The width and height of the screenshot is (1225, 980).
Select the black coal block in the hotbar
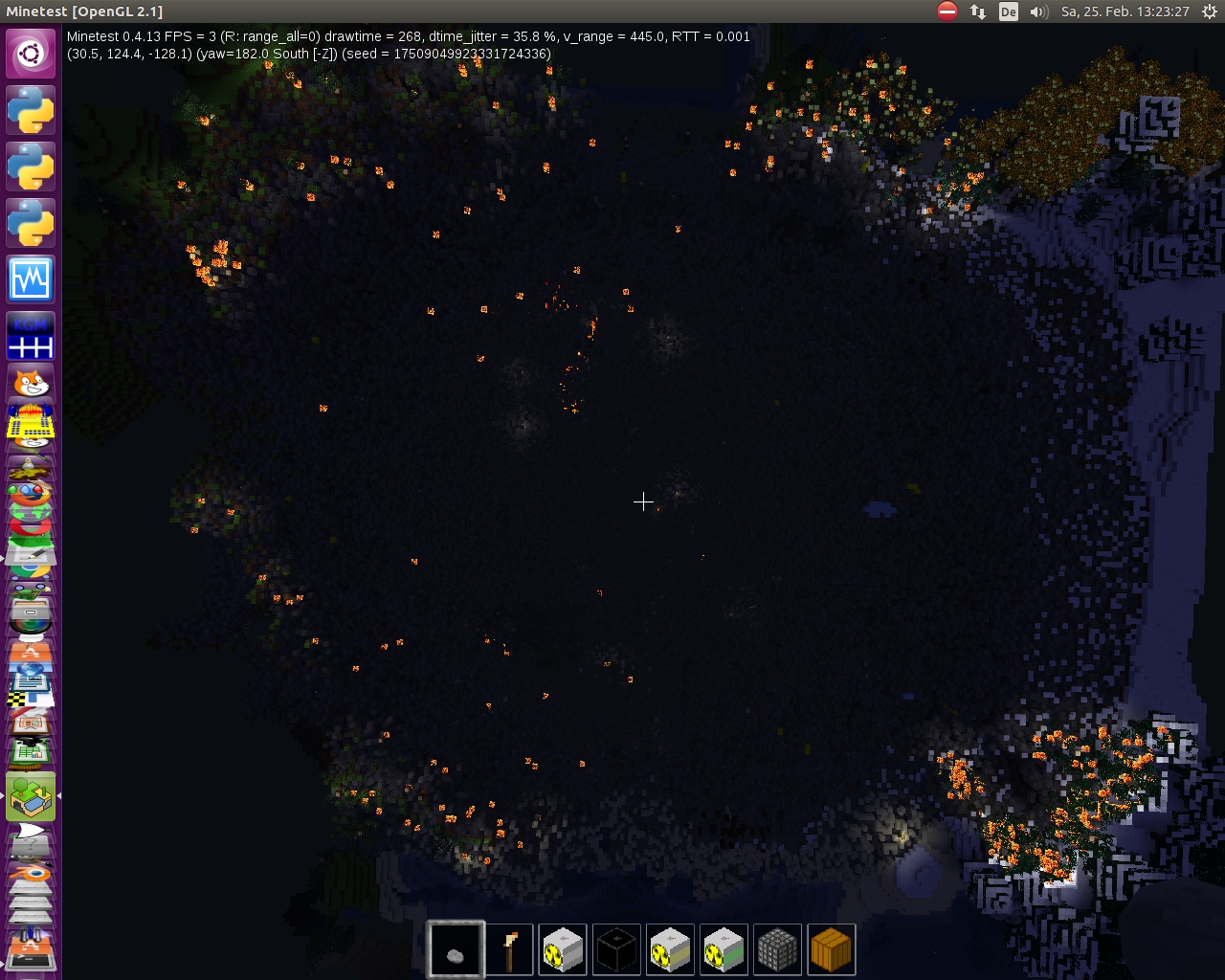617,948
